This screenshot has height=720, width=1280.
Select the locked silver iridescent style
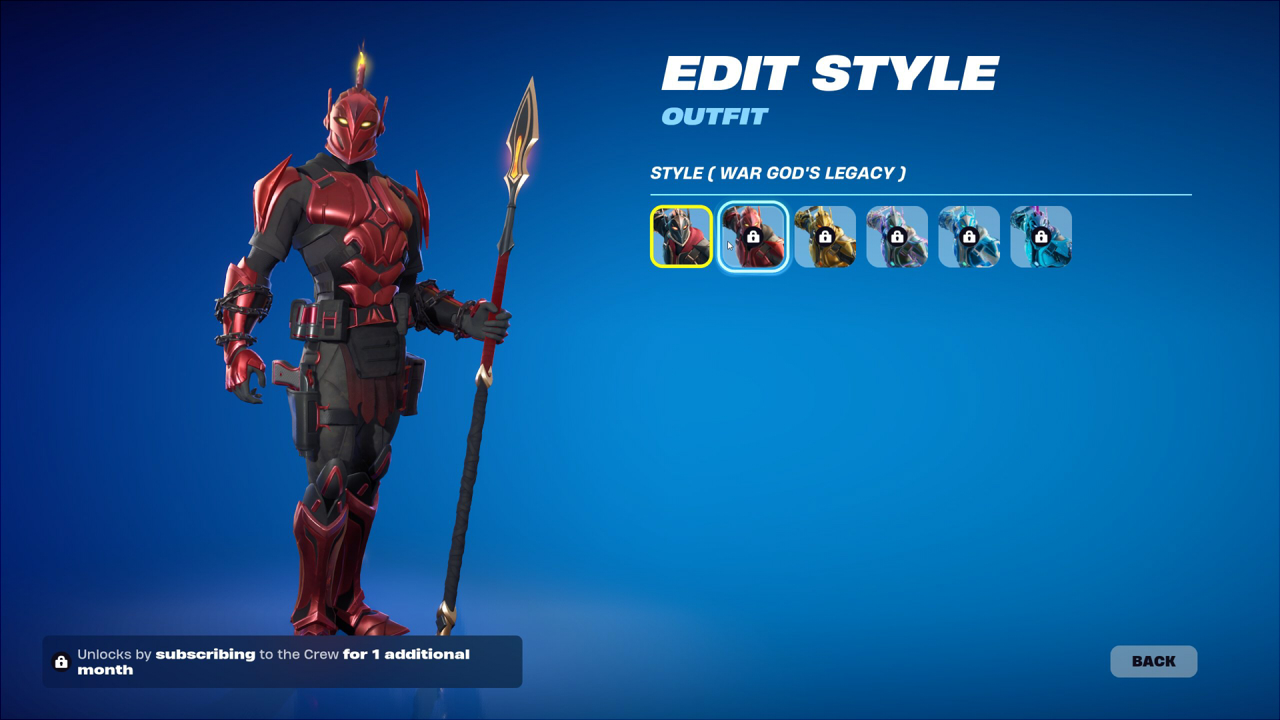pos(897,237)
